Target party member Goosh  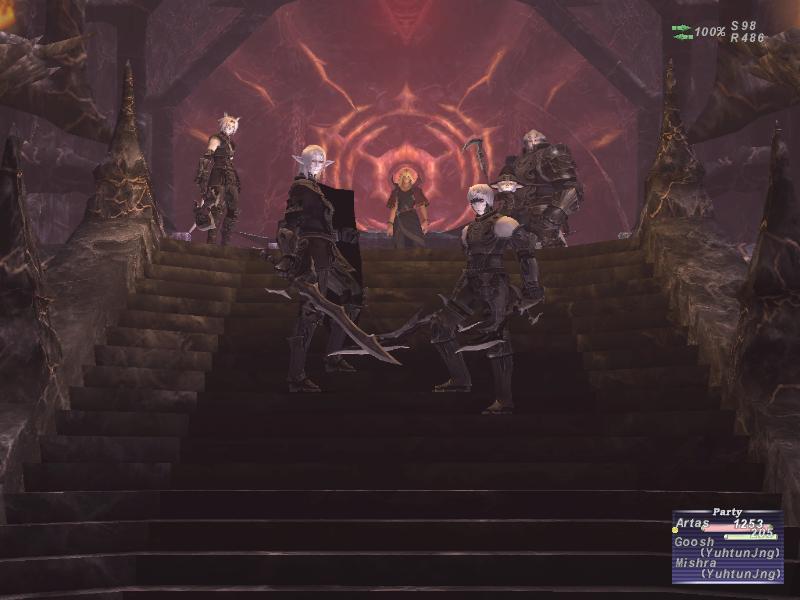tap(694, 542)
